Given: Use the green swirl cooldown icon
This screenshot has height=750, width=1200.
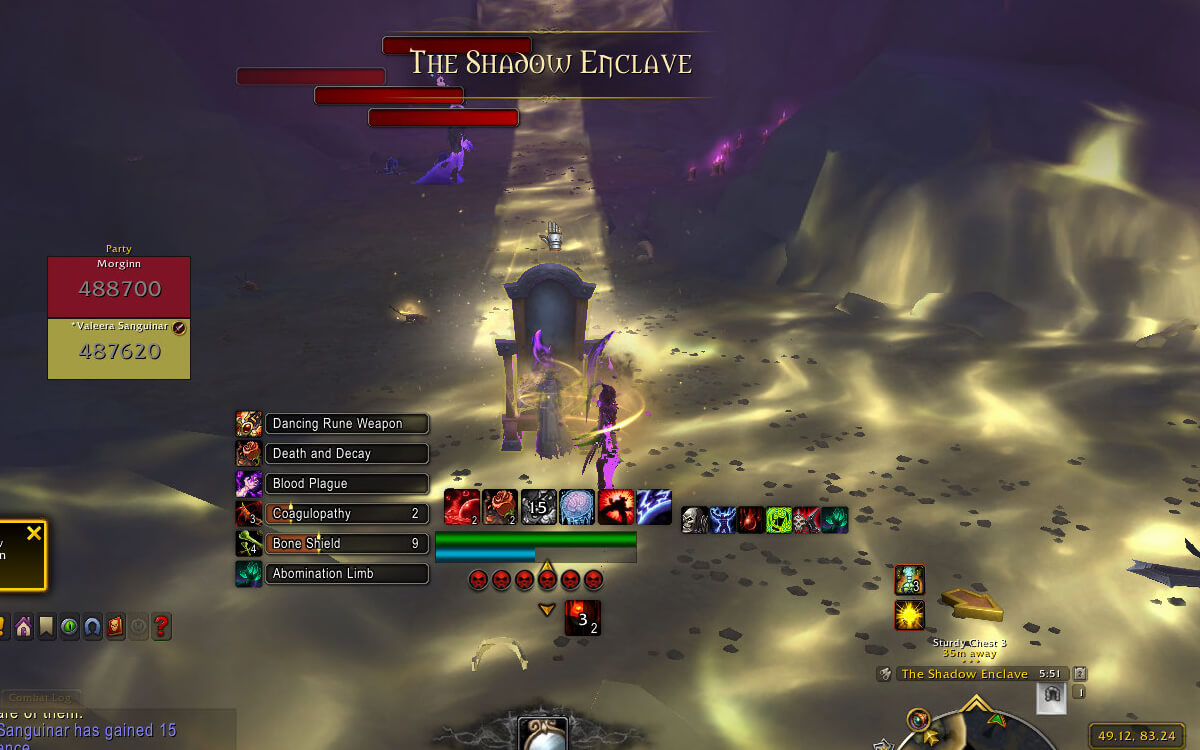Looking at the screenshot, I should pos(779,520).
